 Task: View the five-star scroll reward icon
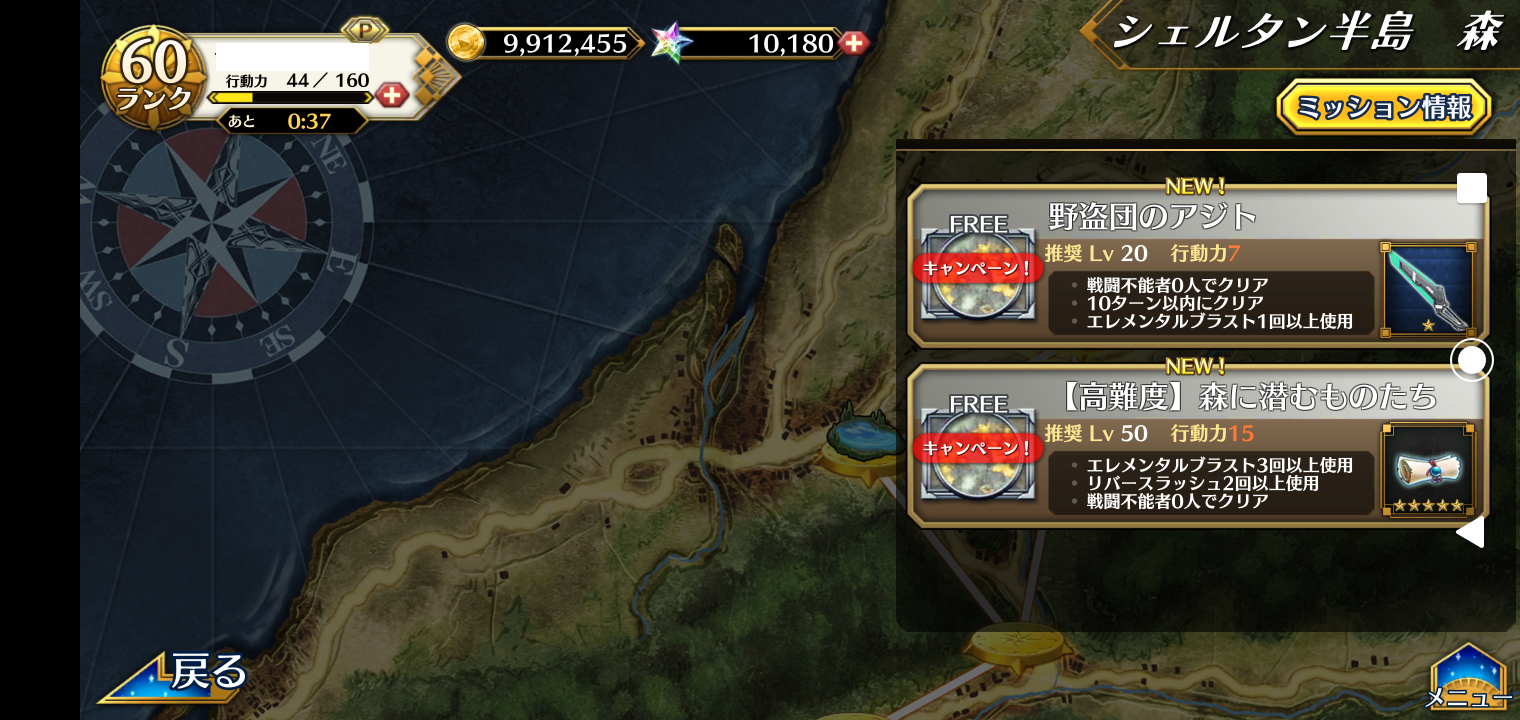(1427, 469)
